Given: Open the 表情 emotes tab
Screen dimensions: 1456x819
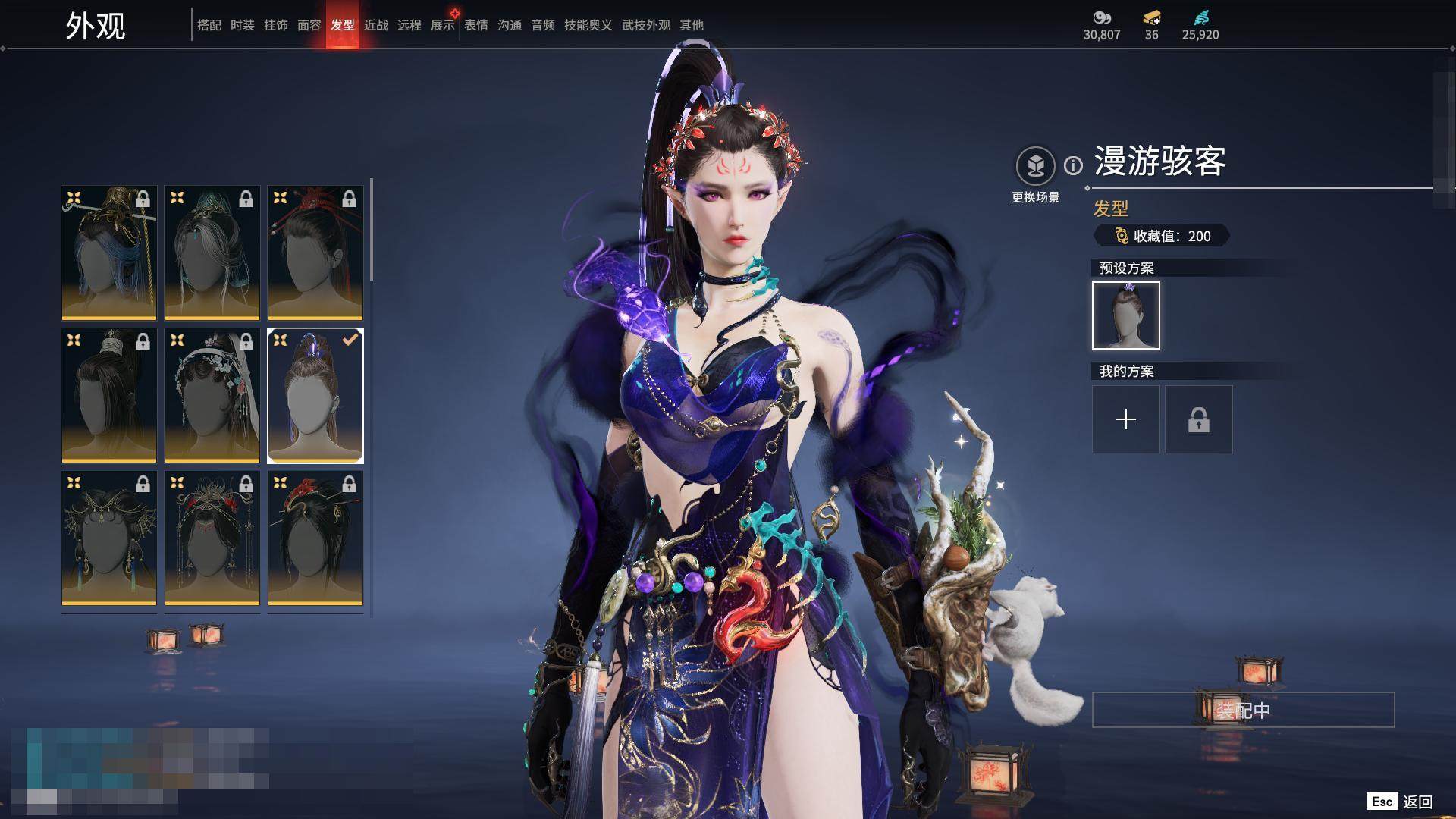Looking at the screenshot, I should (475, 25).
